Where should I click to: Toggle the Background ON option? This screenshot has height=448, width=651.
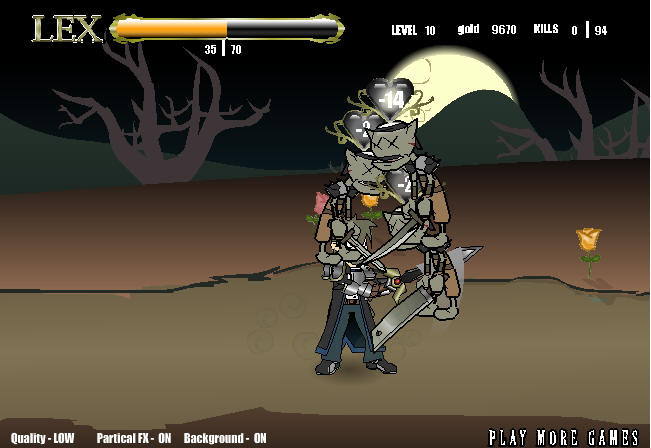coord(225,438)
